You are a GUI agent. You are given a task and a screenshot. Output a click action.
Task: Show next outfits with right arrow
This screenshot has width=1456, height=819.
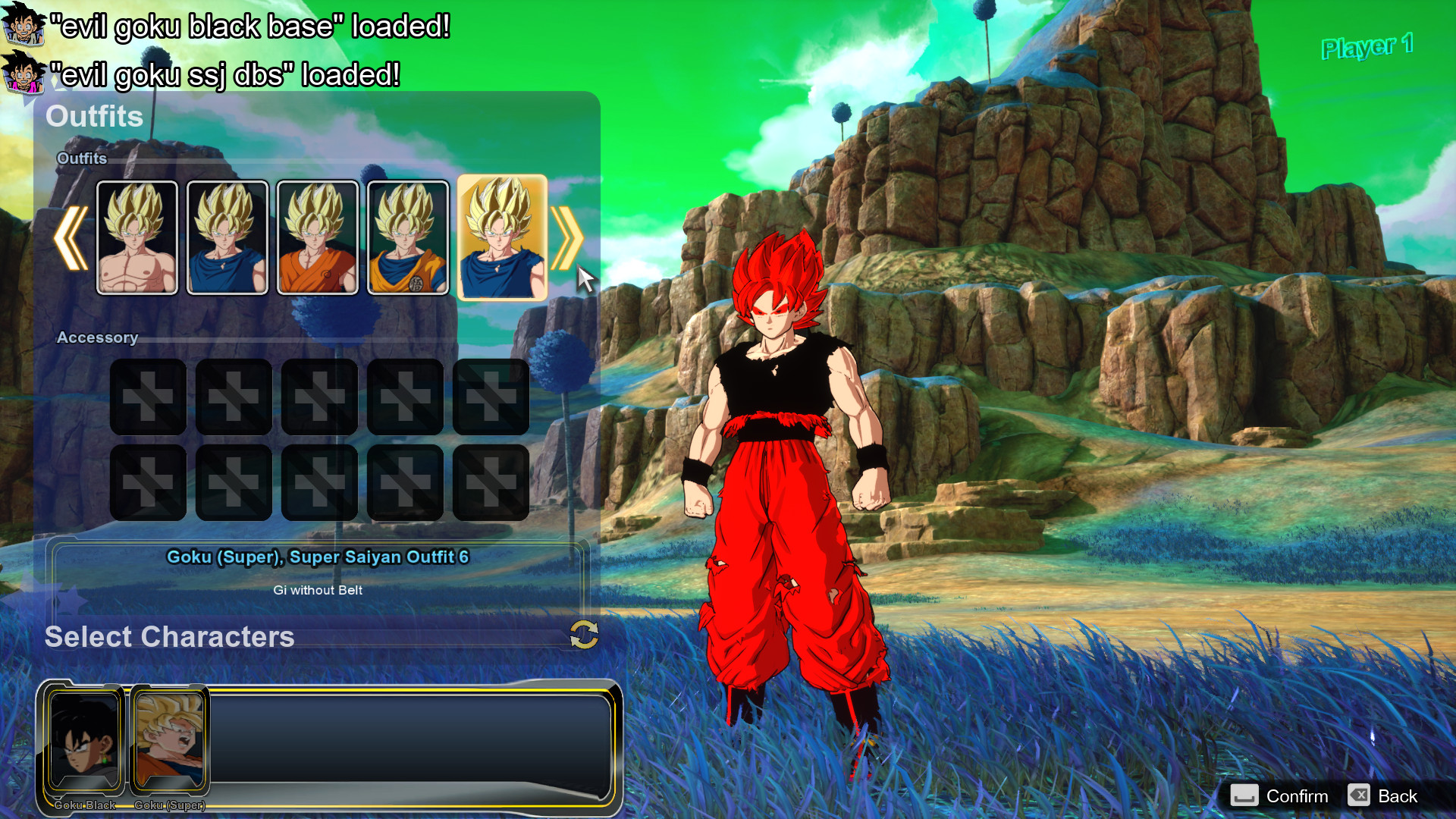click(x=566, y=238)
